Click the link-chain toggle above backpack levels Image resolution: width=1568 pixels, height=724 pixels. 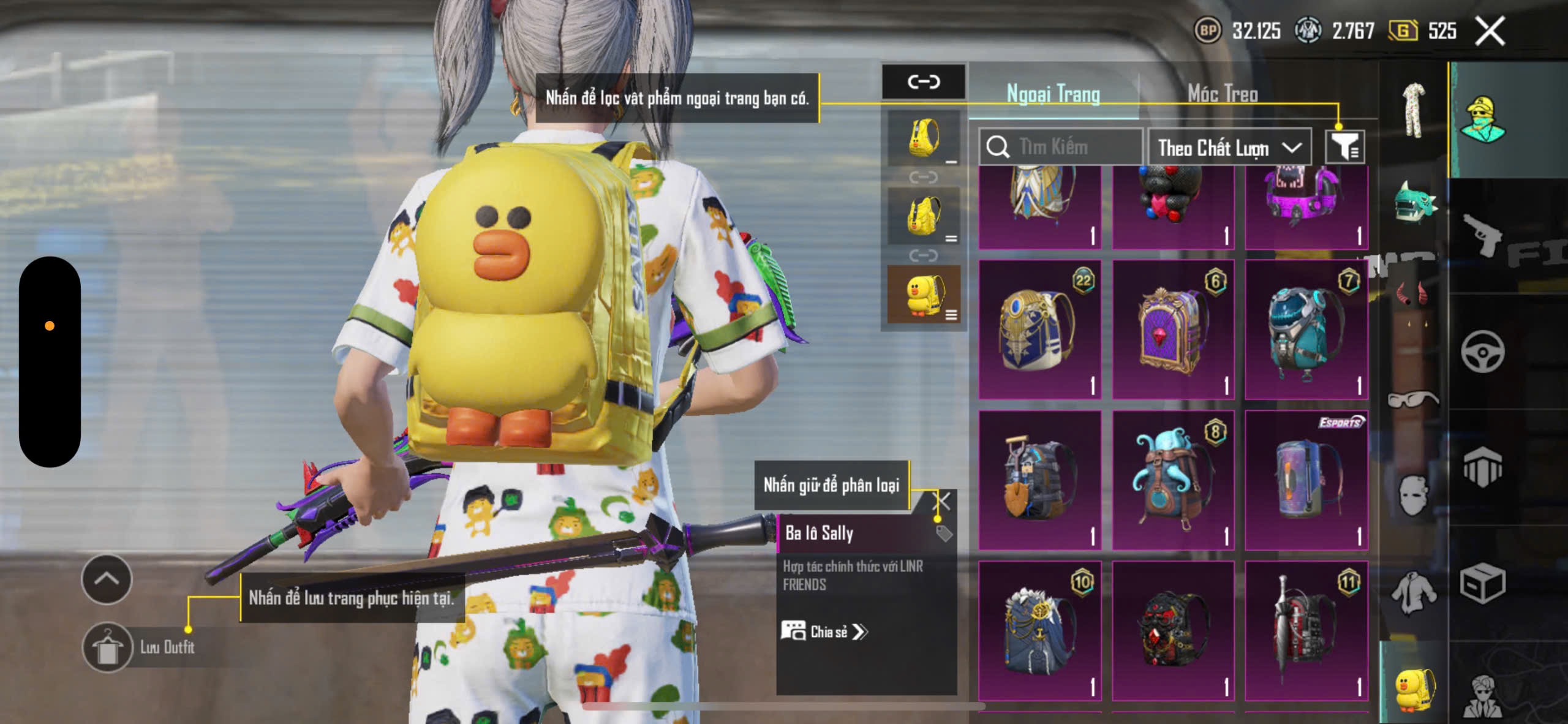[923, 81]
